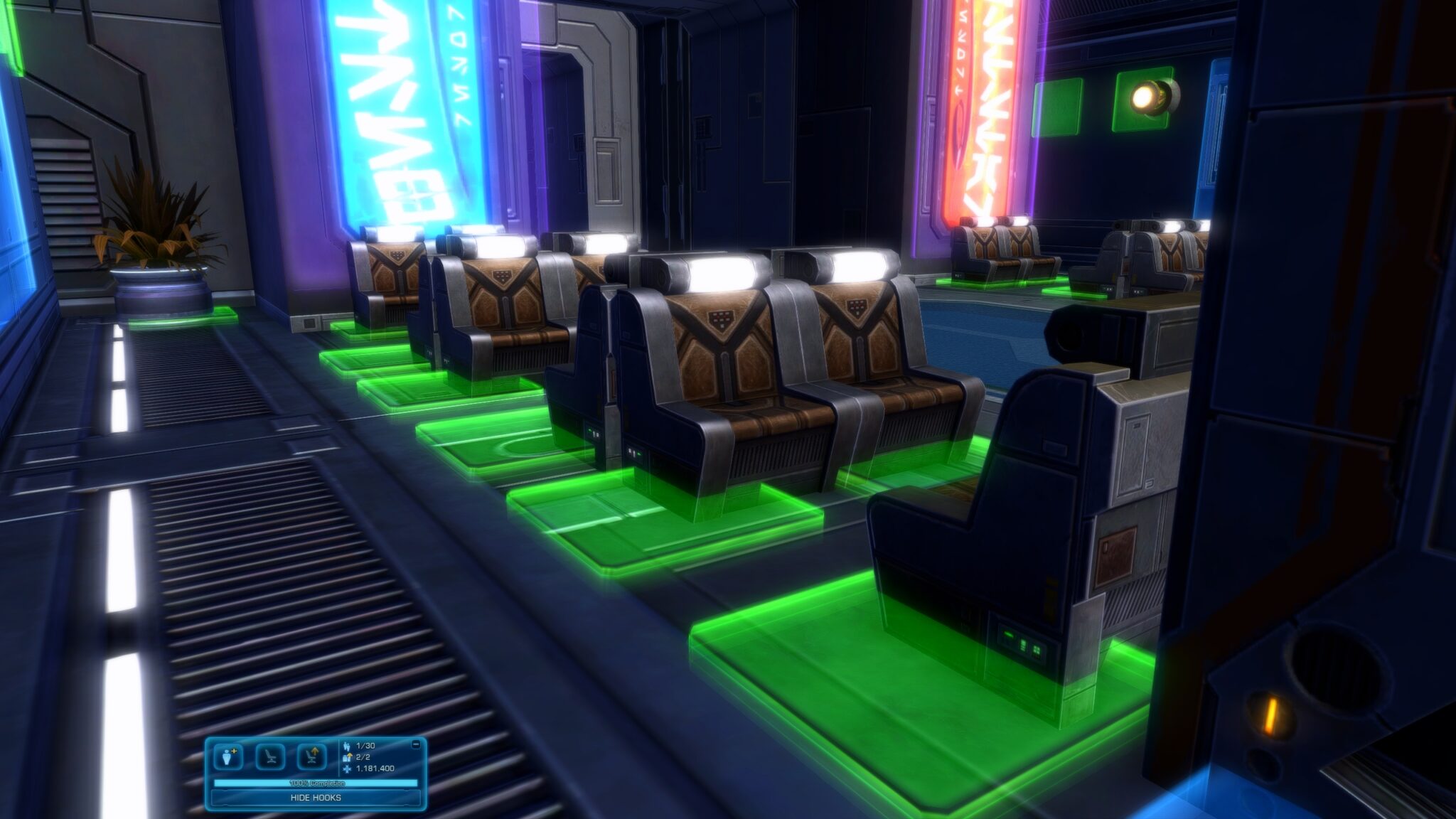Viewport: 1456px width, 819px height.
Task: Click the room unlock icon next to 2/2
Action: [346, 758]
